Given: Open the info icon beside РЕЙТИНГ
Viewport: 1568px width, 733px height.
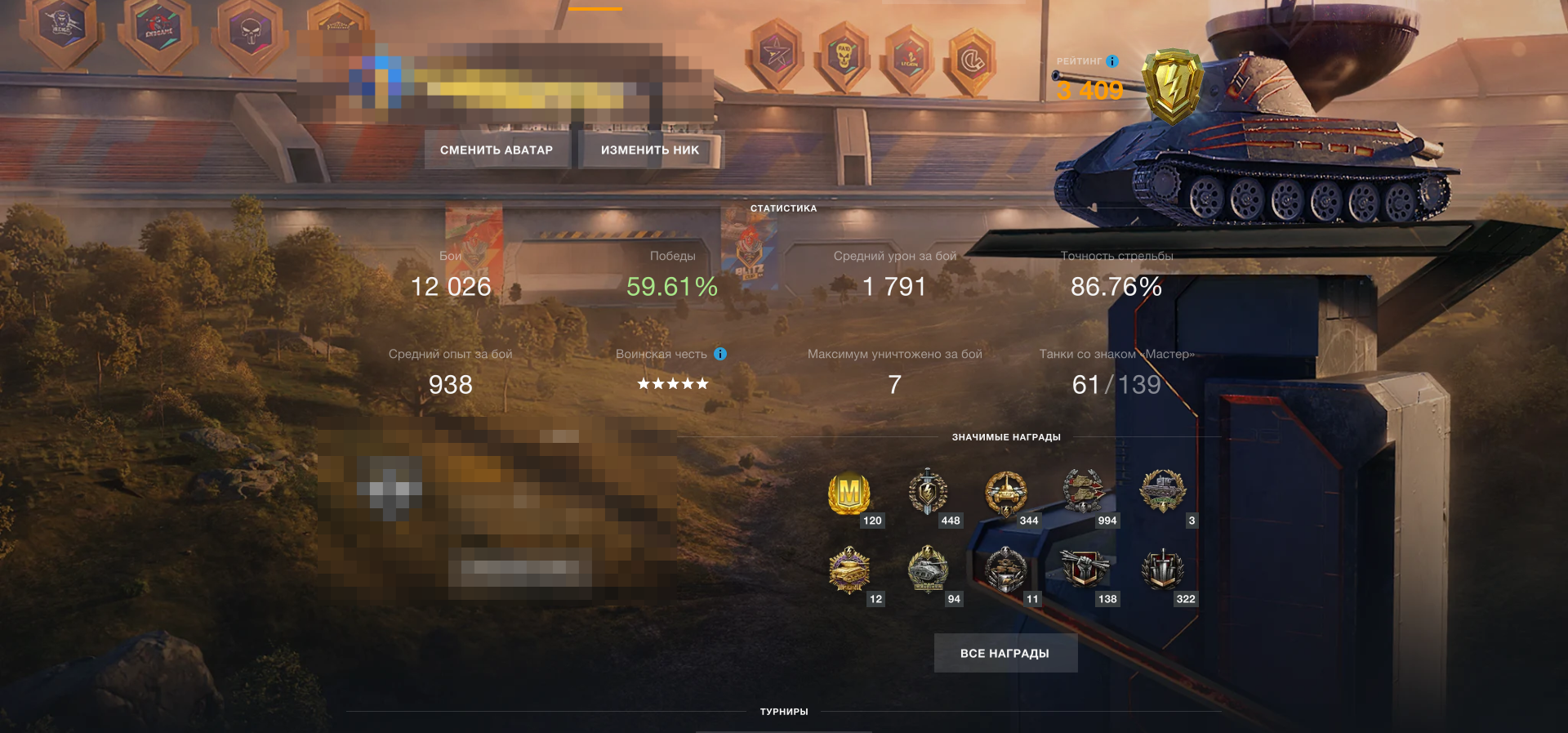Looking at the screenshot, I should 1112,61.
